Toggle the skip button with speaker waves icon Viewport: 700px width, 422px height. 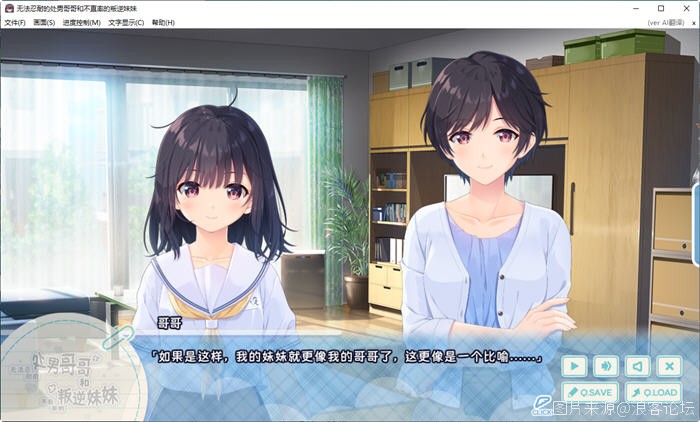(605, 366)
